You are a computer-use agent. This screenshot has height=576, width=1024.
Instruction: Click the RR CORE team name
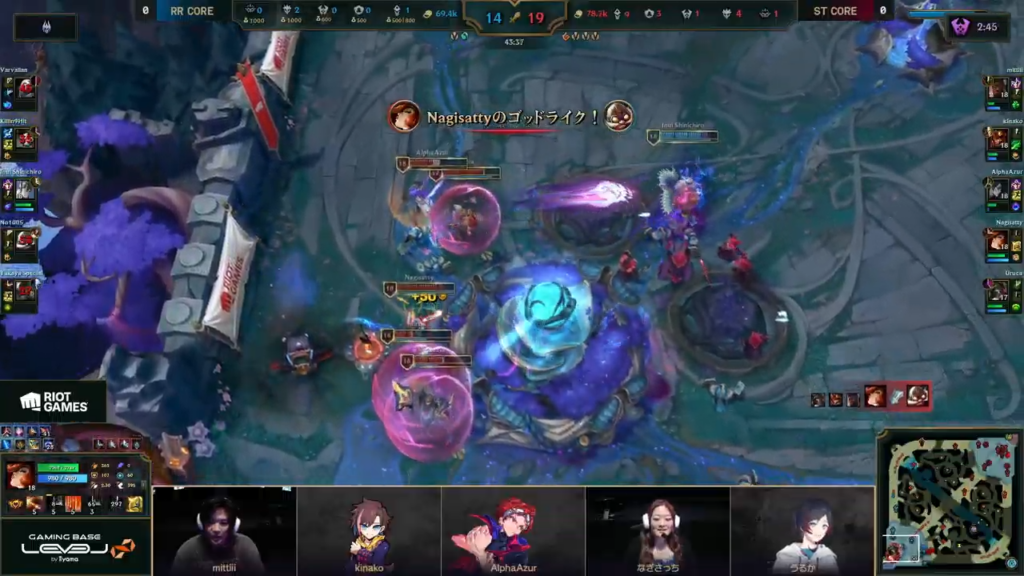pos(192,11)
